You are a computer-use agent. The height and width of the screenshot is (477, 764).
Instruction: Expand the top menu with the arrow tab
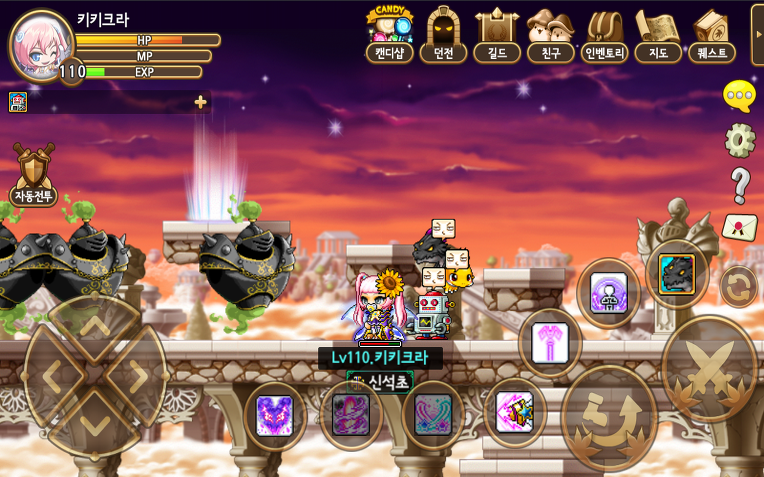tap(757, 34)
